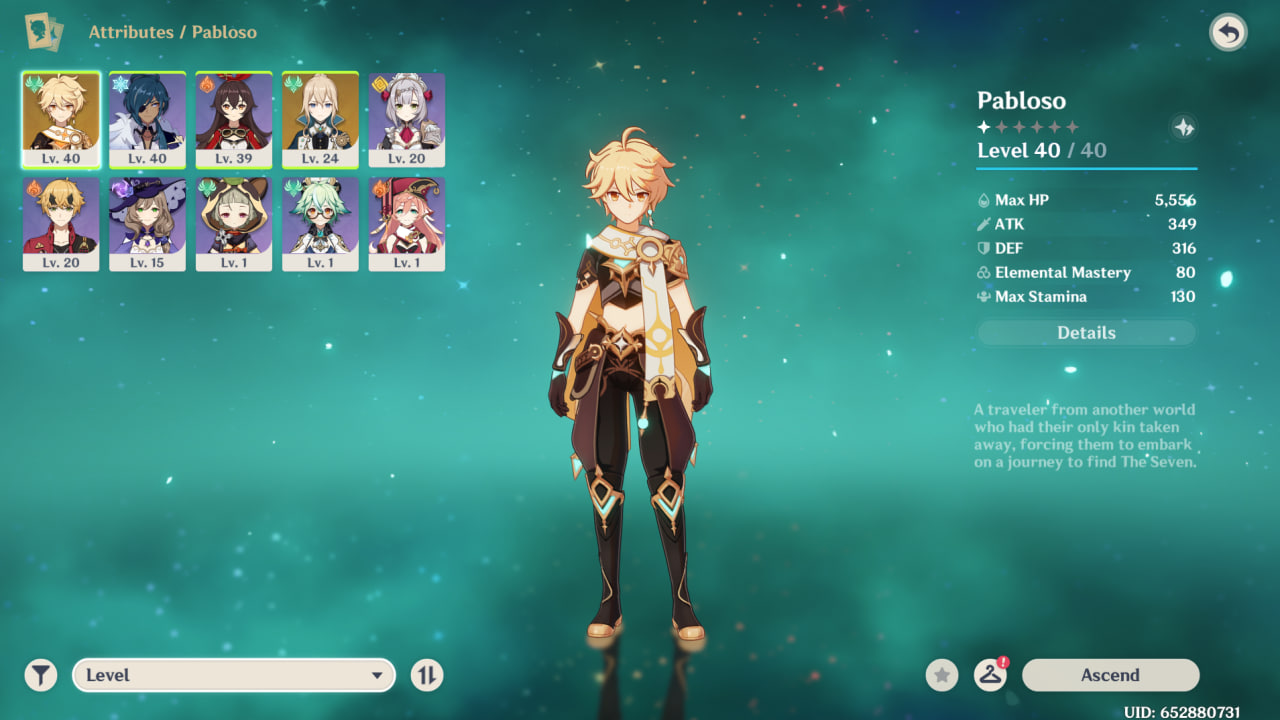
Task: Choose the Lv. 20 Pyro eyepatch character
Action: tap(61, 223)
